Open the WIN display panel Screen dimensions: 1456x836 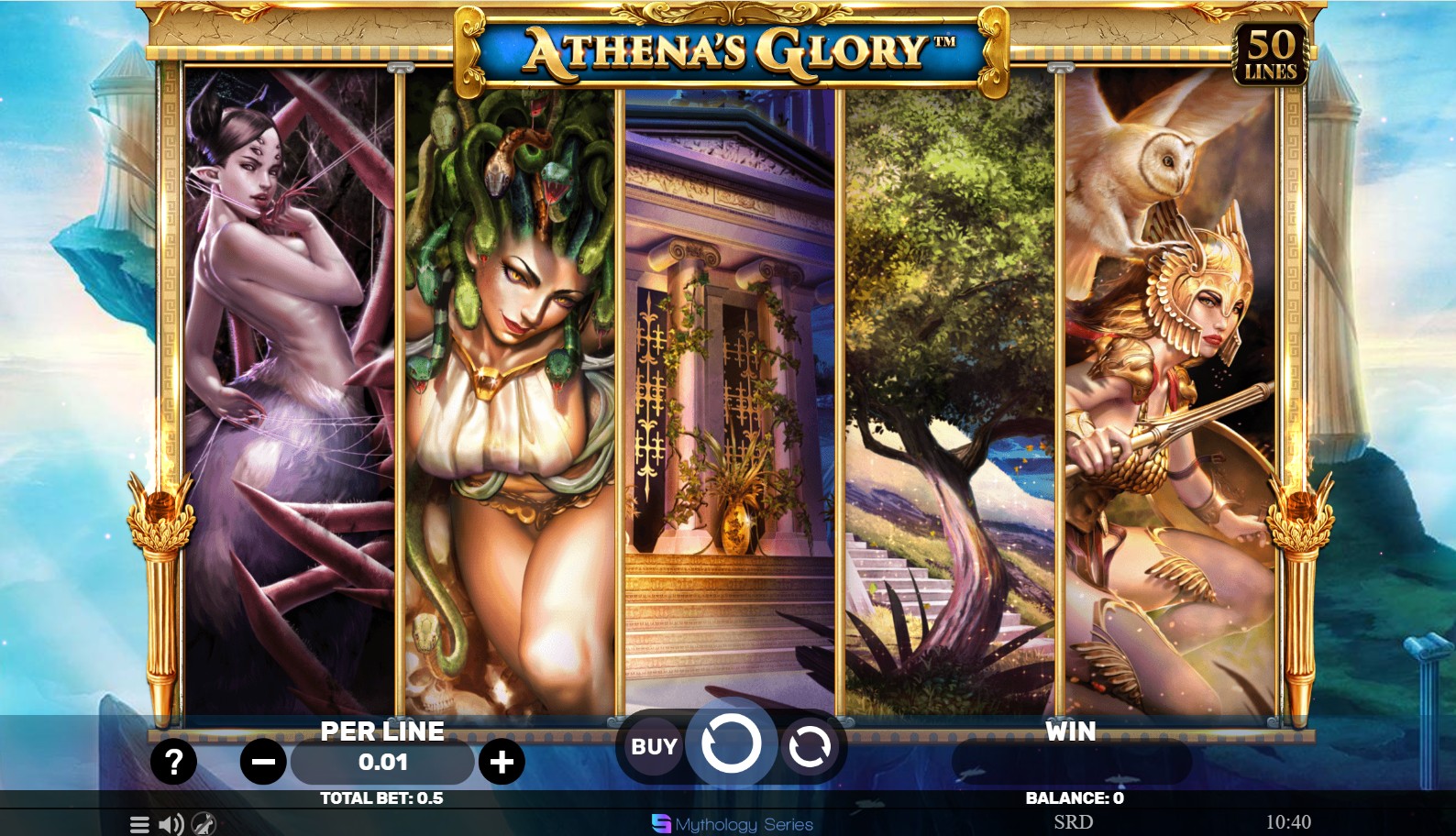[x=1069, y=731]
